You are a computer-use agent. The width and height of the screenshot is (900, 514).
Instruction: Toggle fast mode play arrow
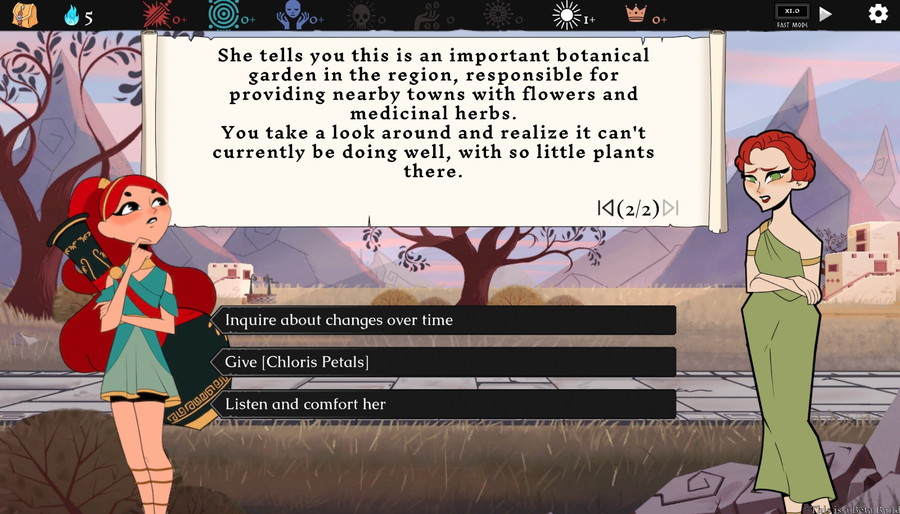(826, 14)
